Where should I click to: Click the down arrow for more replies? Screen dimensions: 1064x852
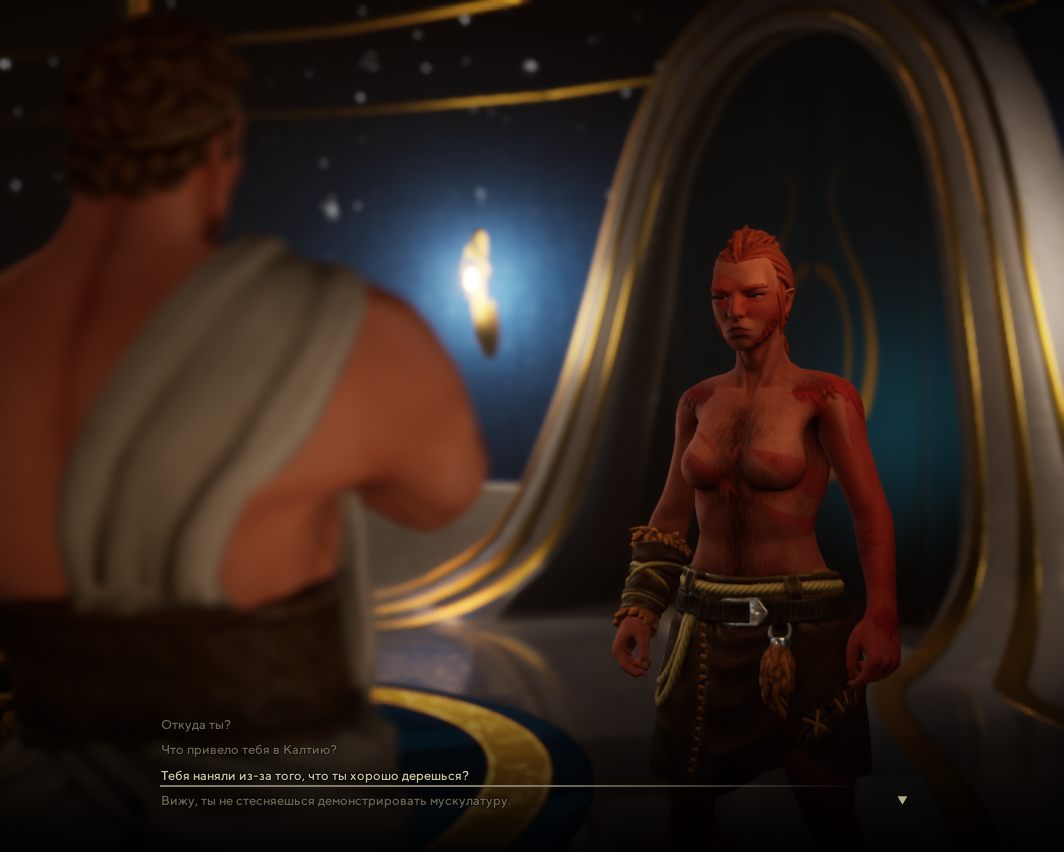[x=902, y=800]
